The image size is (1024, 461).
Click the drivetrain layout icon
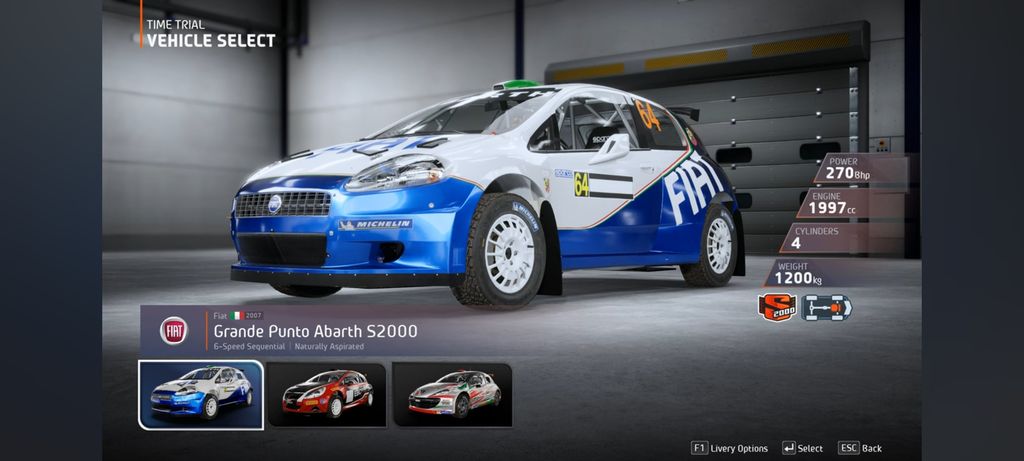coord(826,308)
